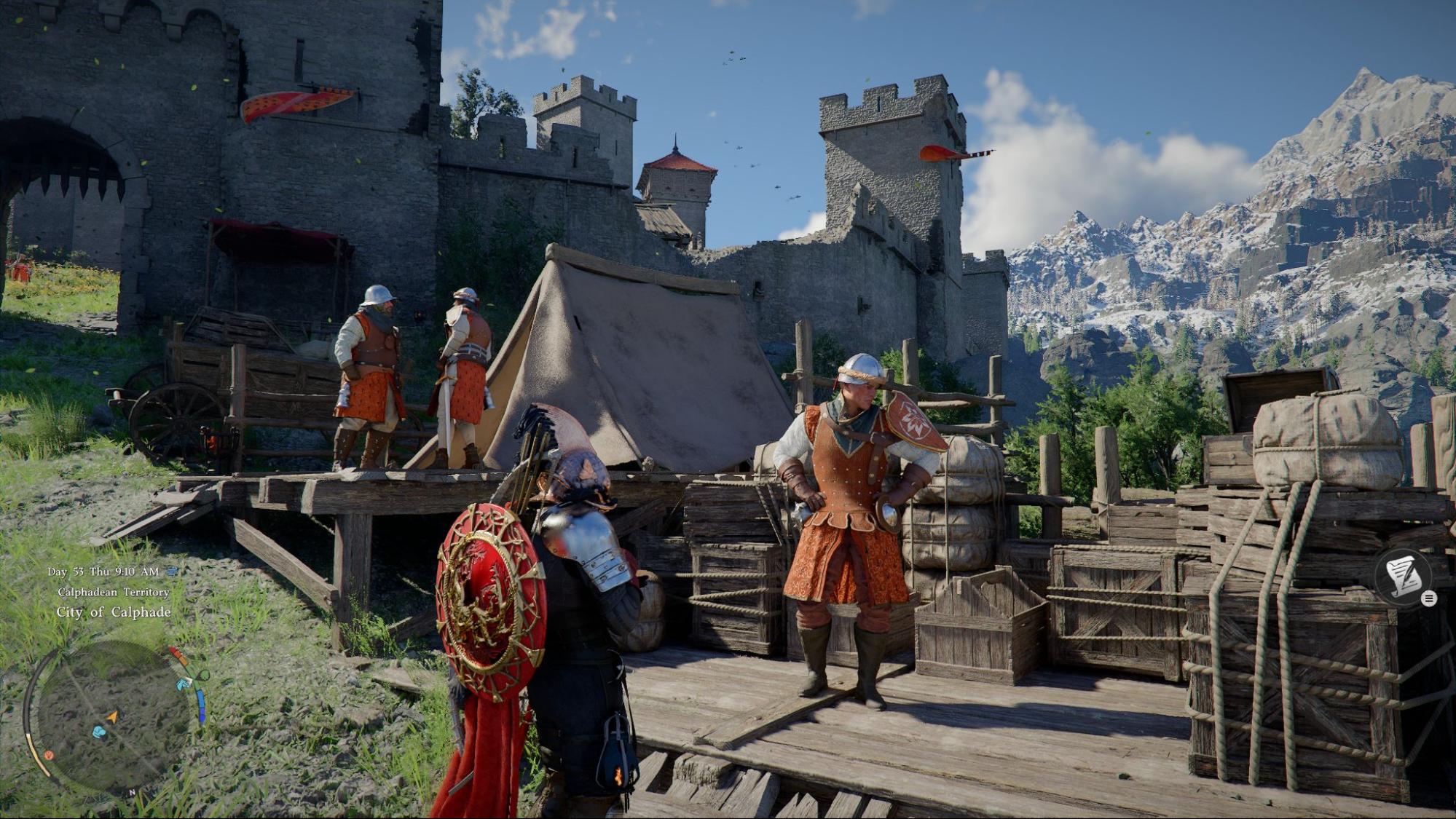Select the cyan marker inside the minimap
The height and width of the screenshot is (819, 1456).
pos(99,731)
